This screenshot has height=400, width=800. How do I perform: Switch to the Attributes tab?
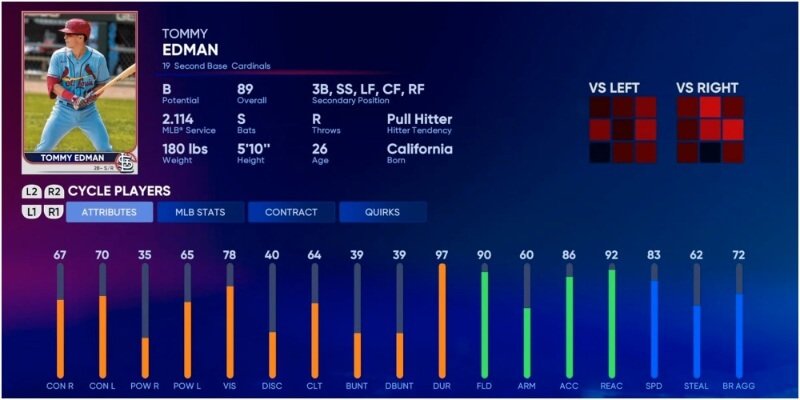pos(110,212)
